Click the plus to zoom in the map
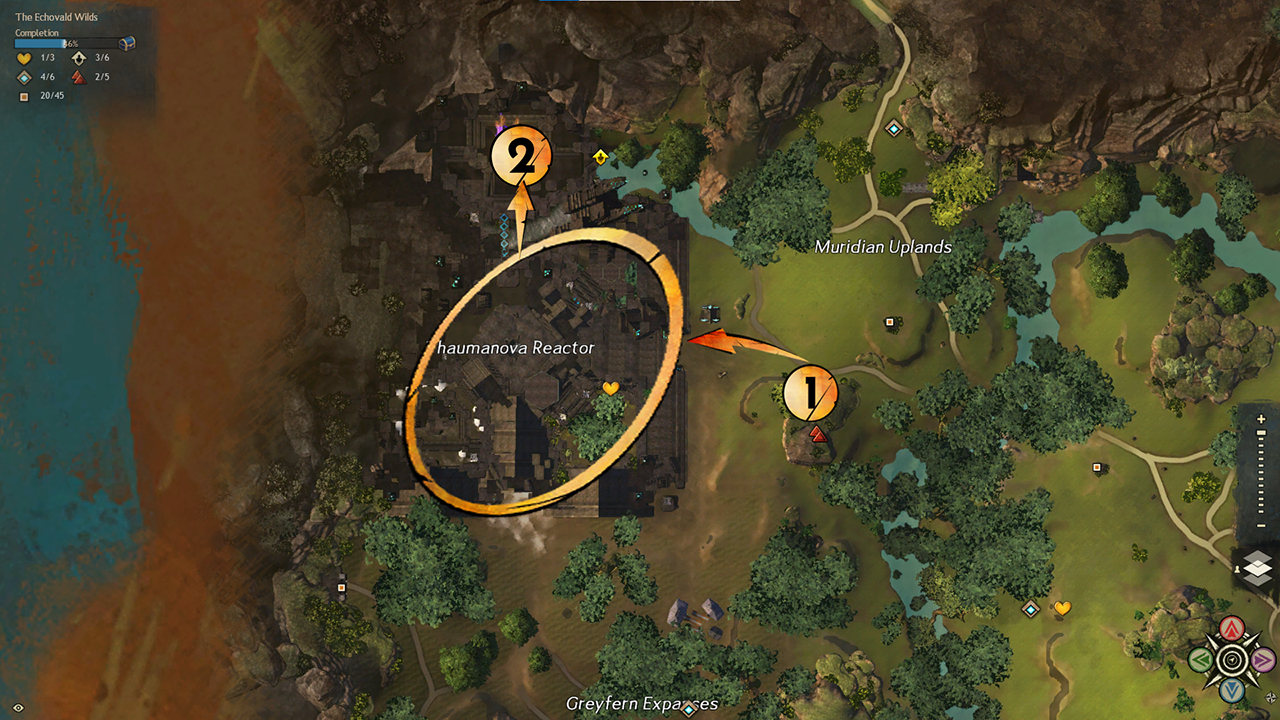 point(1261,418)
